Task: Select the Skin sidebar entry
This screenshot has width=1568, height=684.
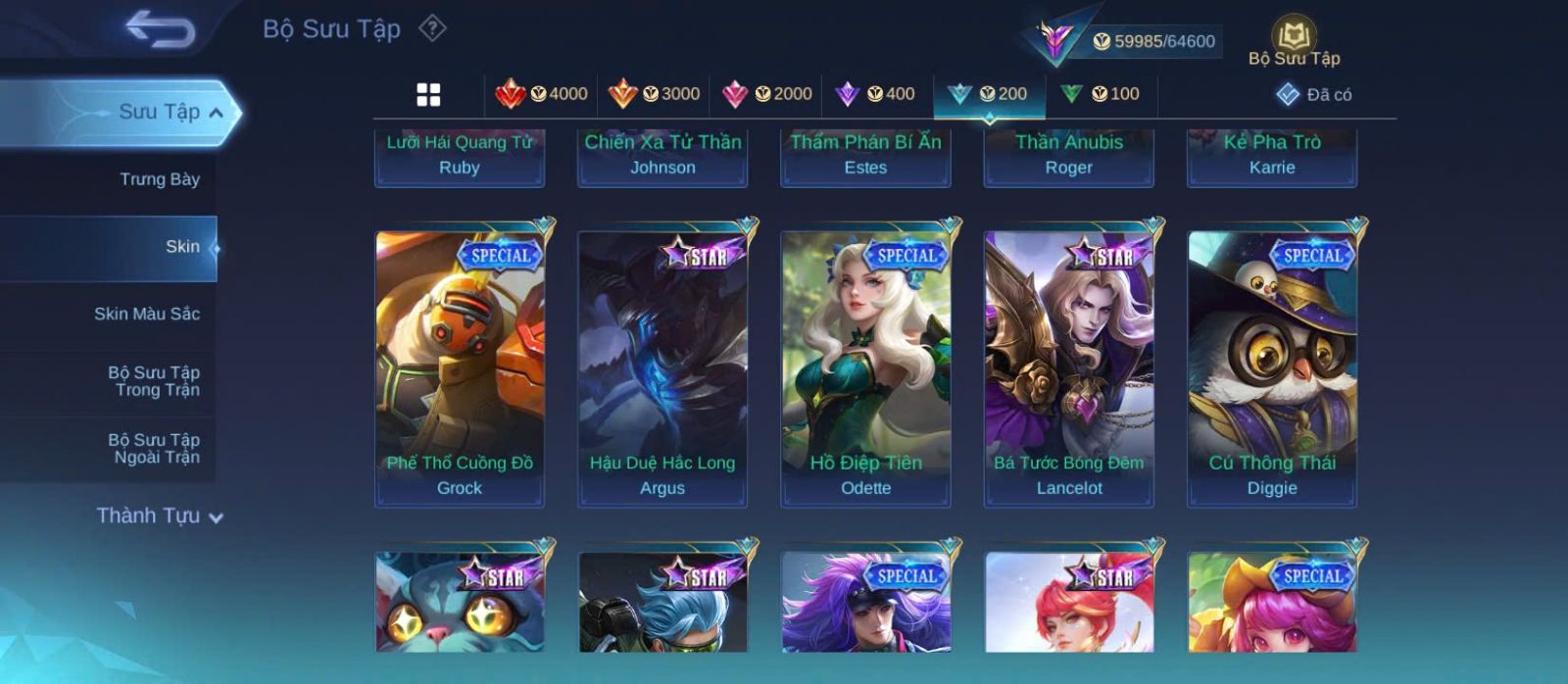Action: pos(182,247)
